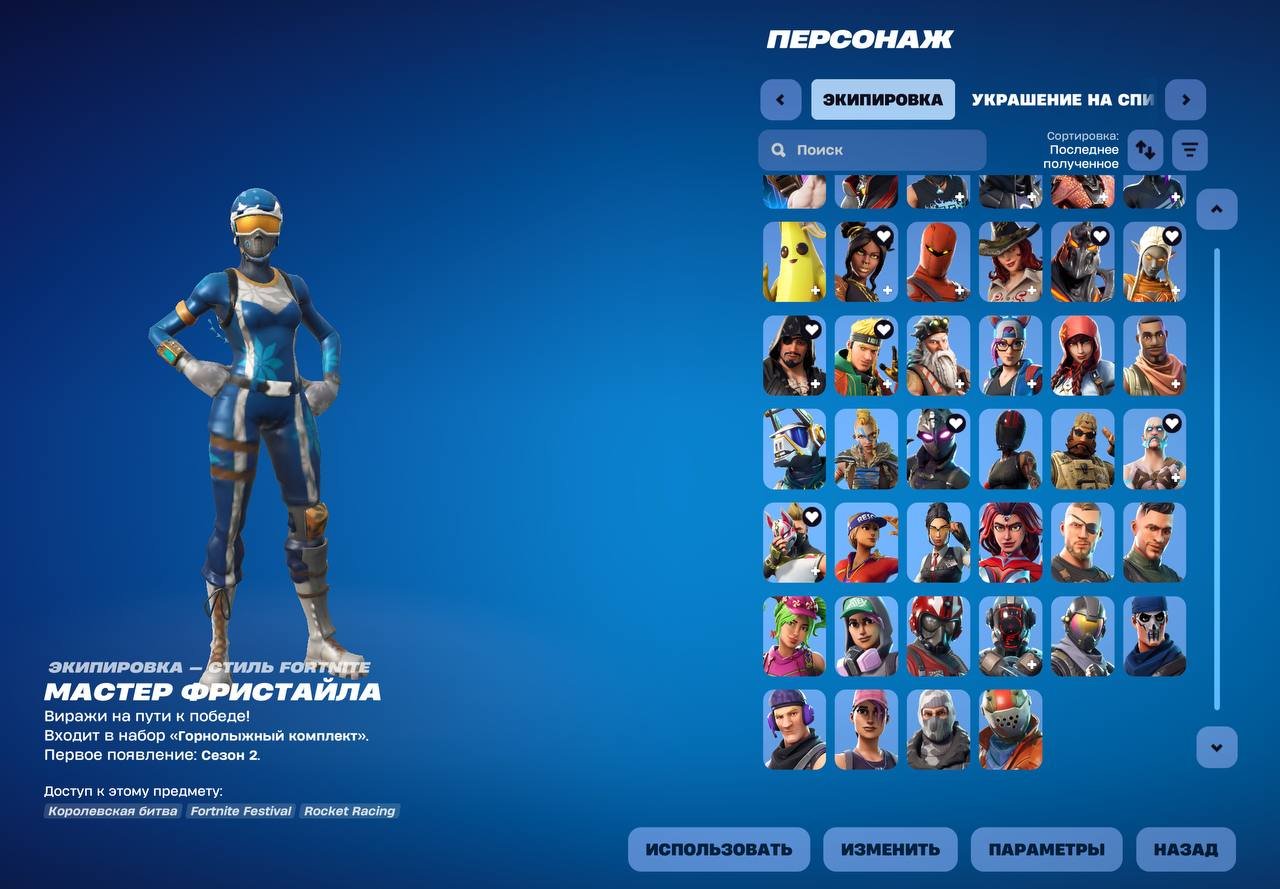Click the scroll-down chevron below the skin grid
The height and width of the screenshot is (889, 1280).
(1217, 747)
